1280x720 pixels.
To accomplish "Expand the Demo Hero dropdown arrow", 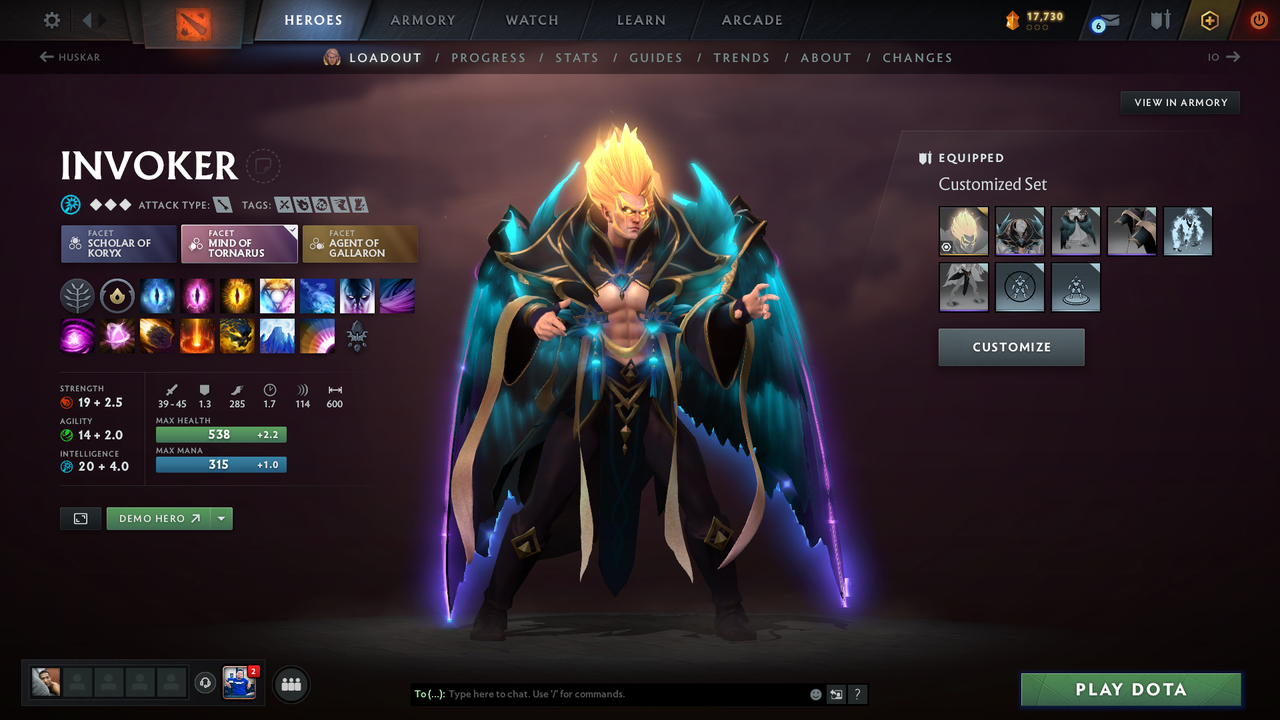I will click(222, 518).
